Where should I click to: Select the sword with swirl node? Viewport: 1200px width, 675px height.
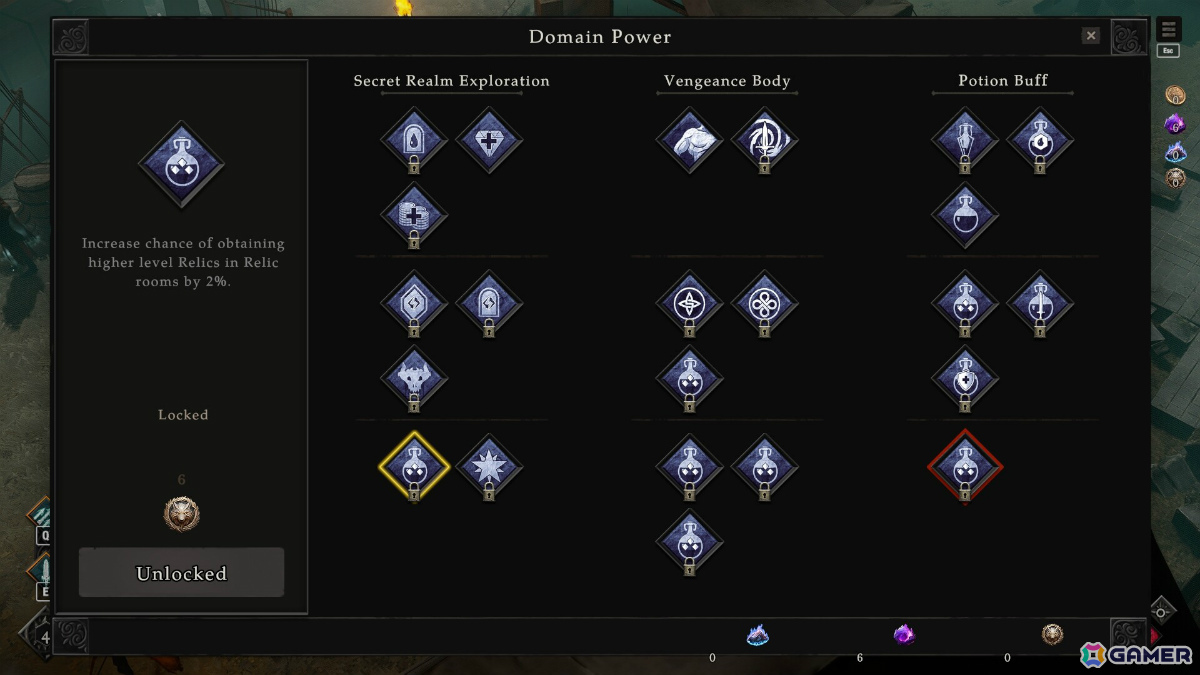(764, 140)
